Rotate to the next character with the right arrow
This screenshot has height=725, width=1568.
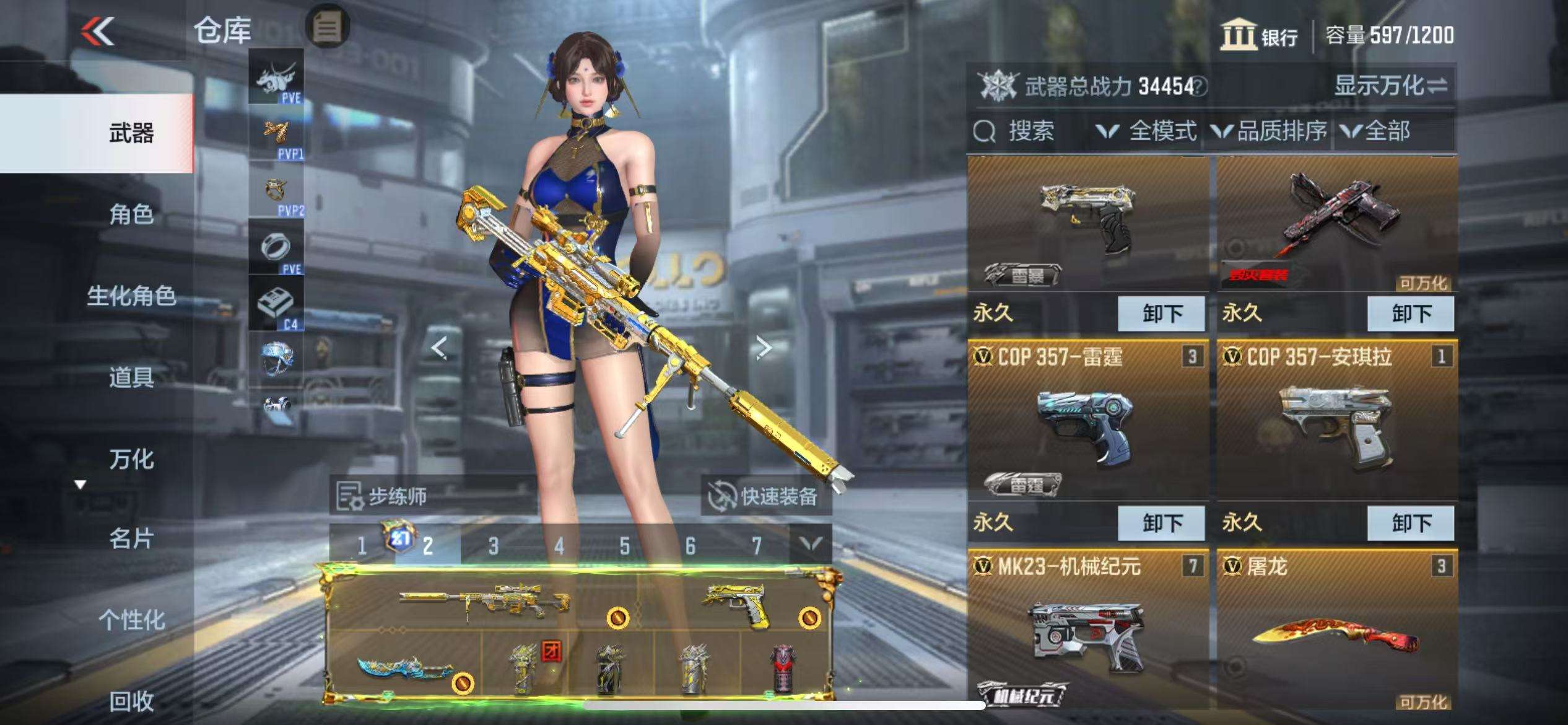[x=764, y=348]
